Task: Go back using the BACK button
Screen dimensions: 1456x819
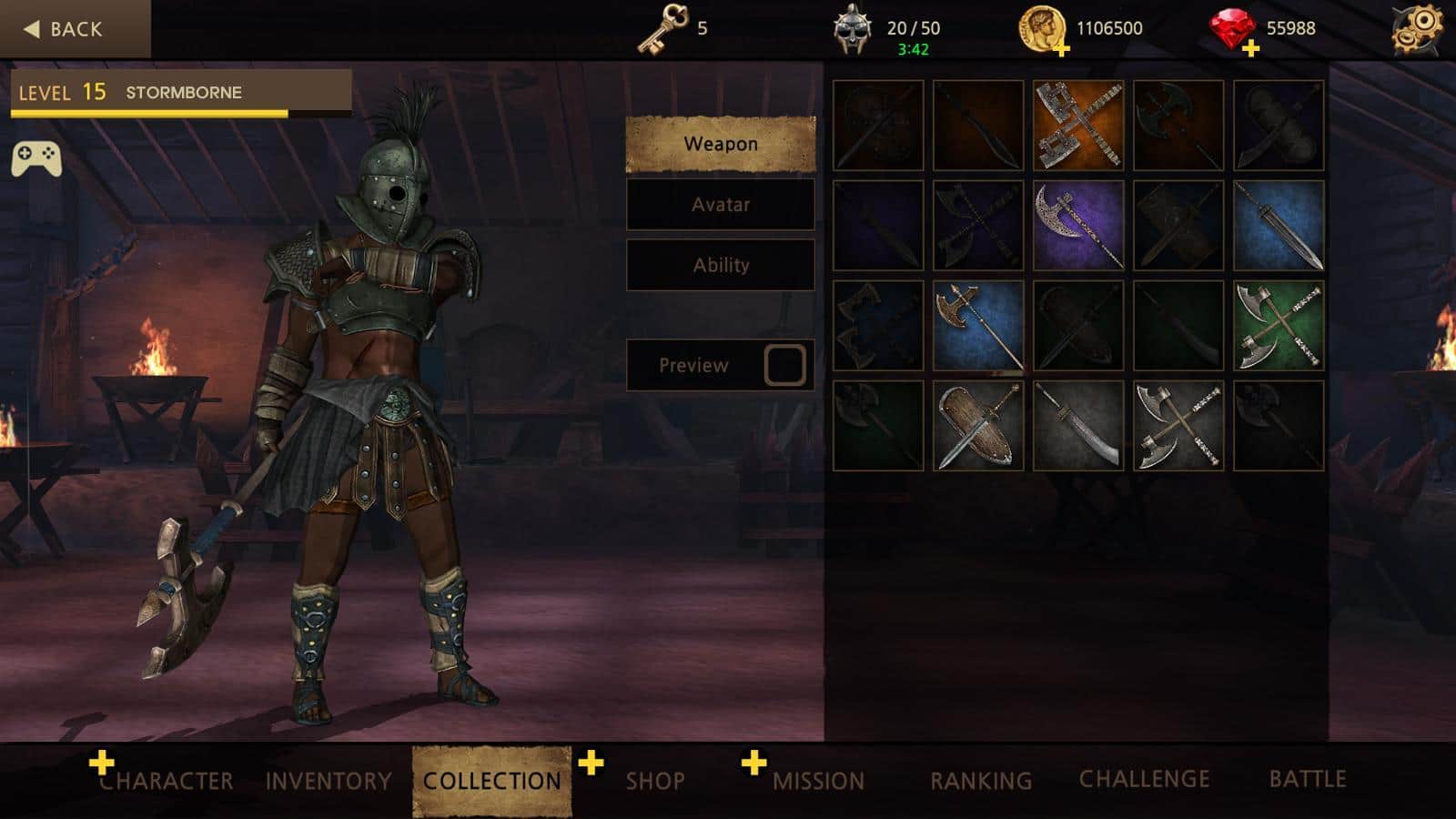Action: (64, 29)
